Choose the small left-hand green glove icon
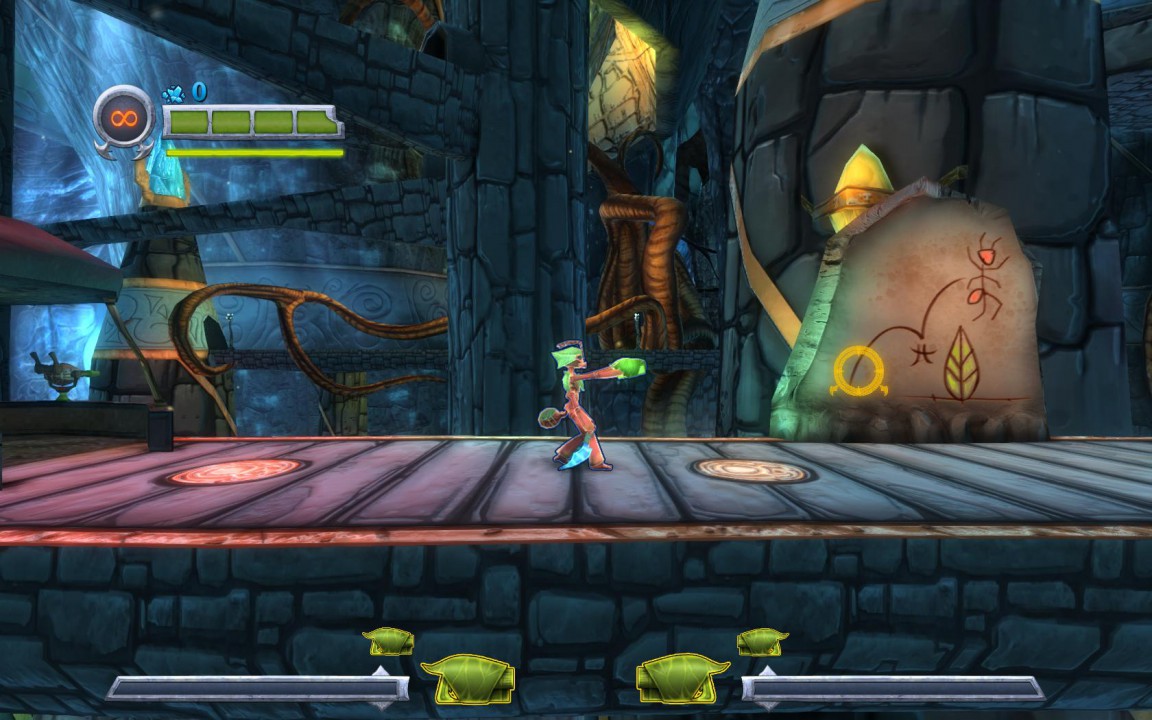 tap(389, 641)
